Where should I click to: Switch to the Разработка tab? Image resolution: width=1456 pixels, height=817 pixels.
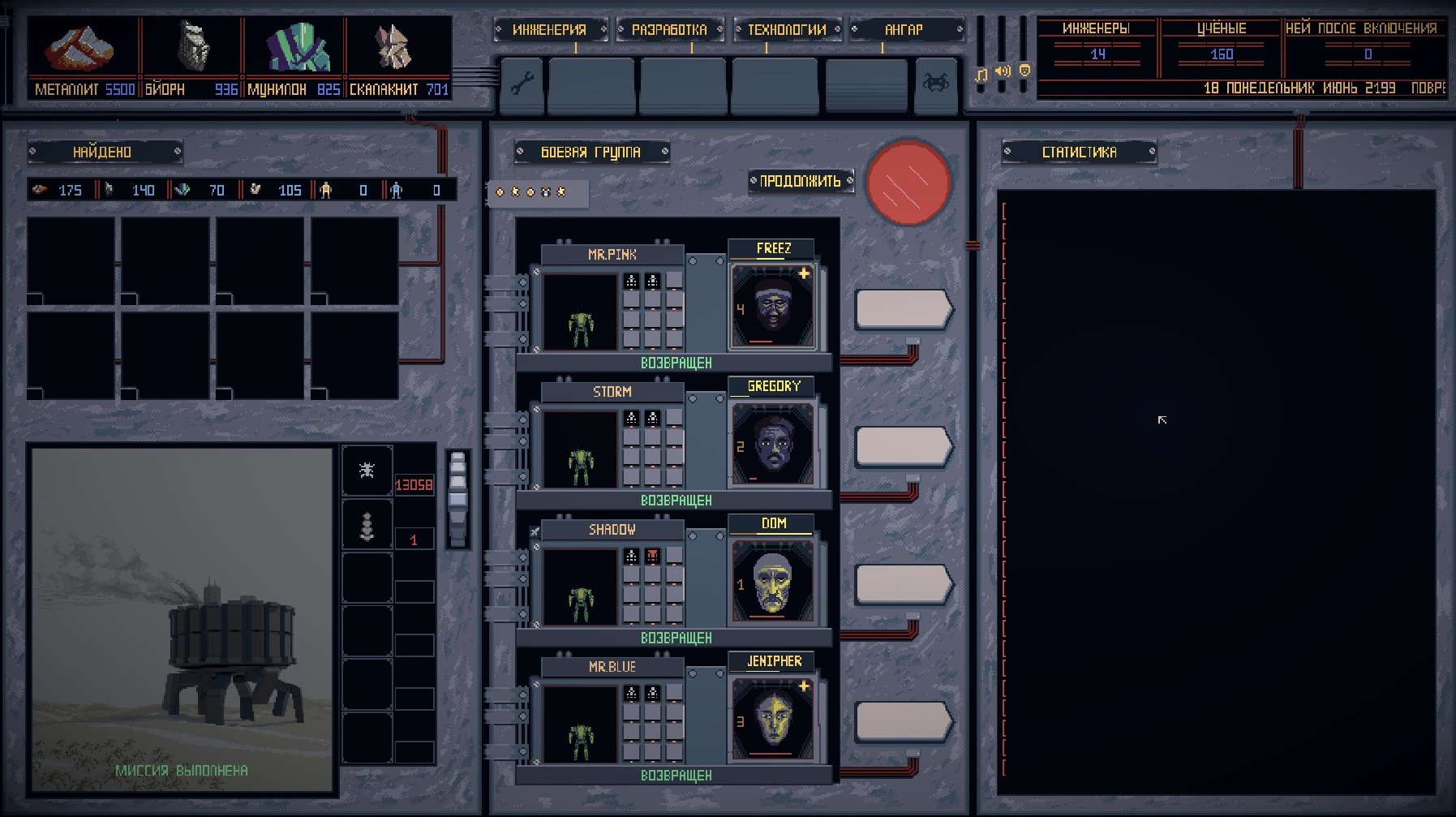pyautogui.click(x=669, y=30)
